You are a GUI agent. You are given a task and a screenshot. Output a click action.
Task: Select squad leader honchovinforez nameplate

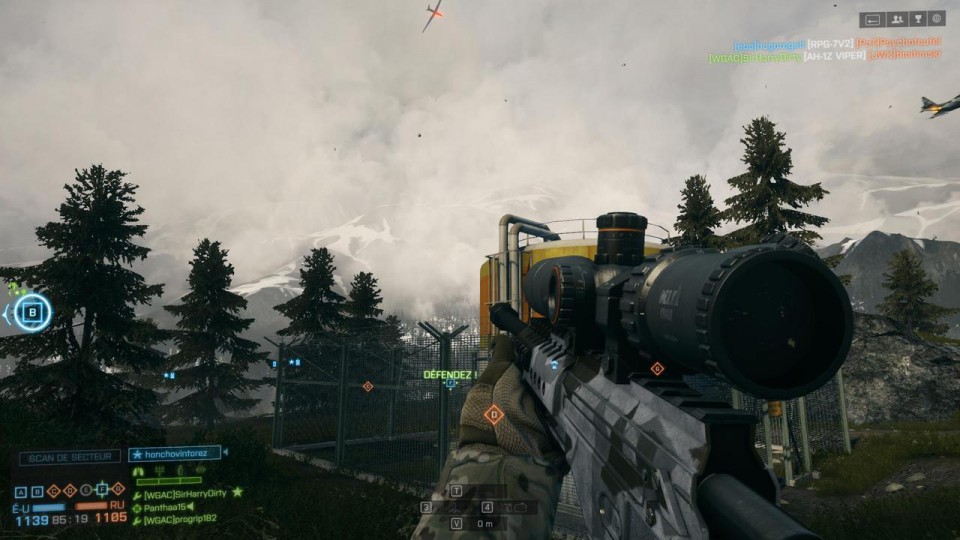[174, 454]
